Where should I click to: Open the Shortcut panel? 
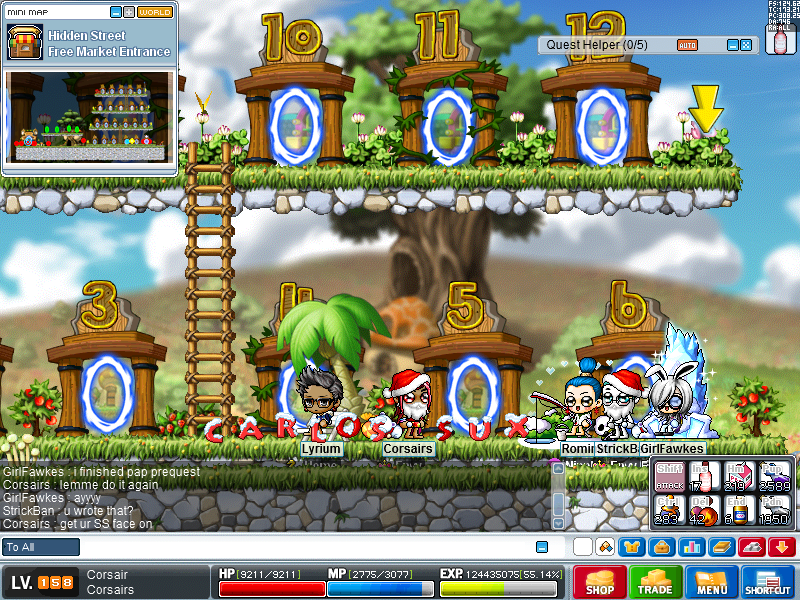pyautogui.click(x=768, y=582)
